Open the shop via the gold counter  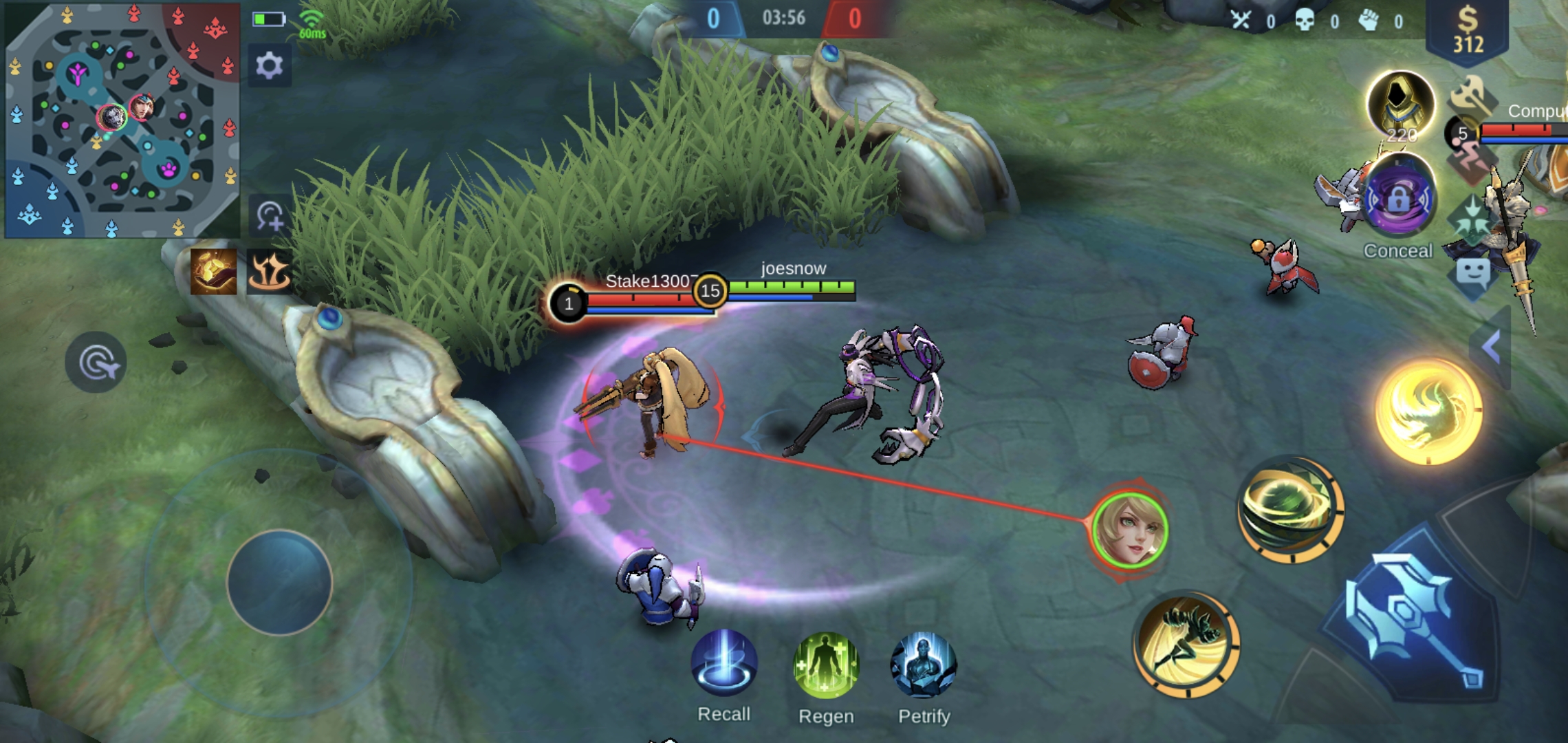pos(1468,31)
